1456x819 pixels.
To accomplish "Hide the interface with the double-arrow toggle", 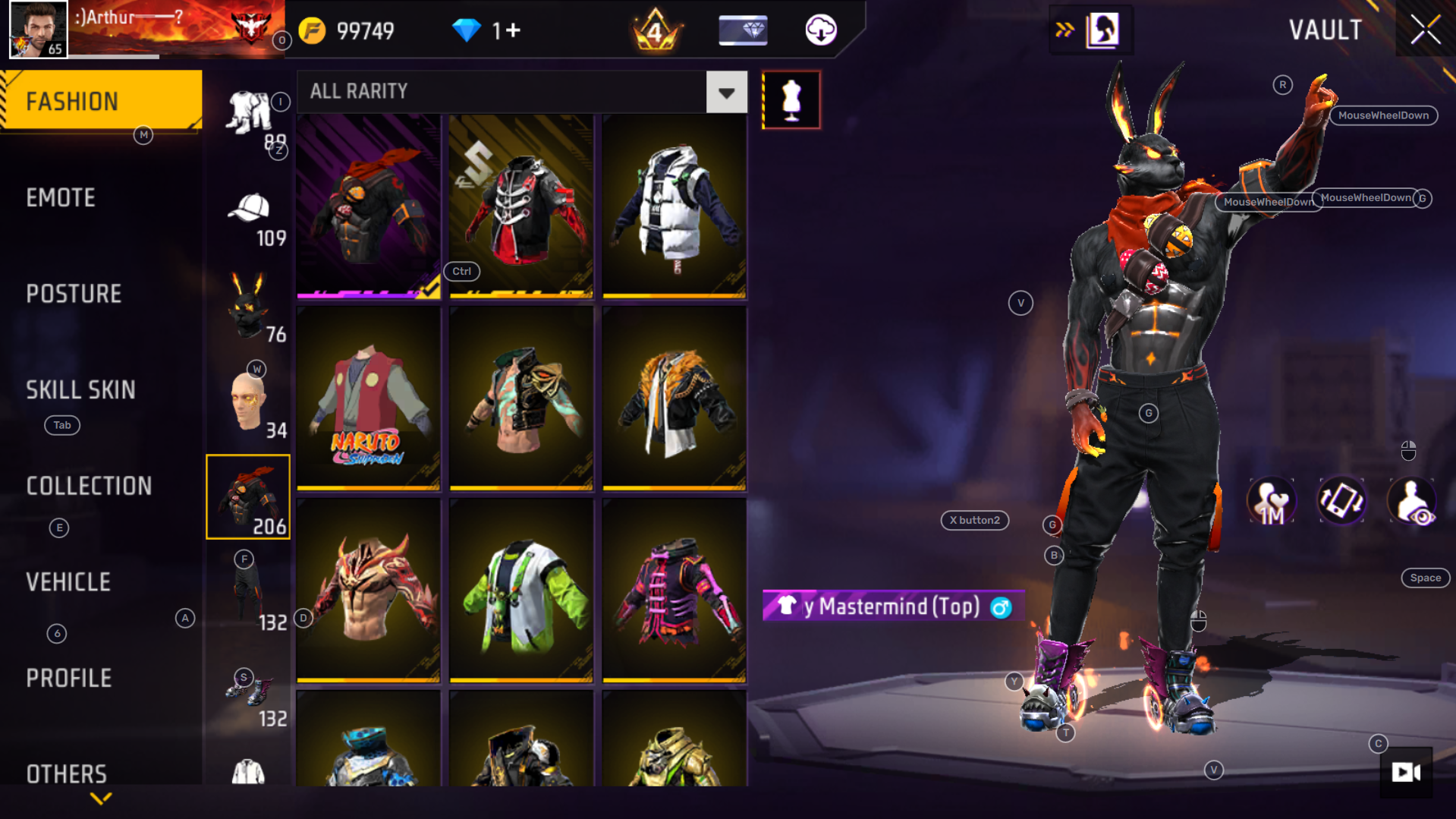I will 1064,30.
